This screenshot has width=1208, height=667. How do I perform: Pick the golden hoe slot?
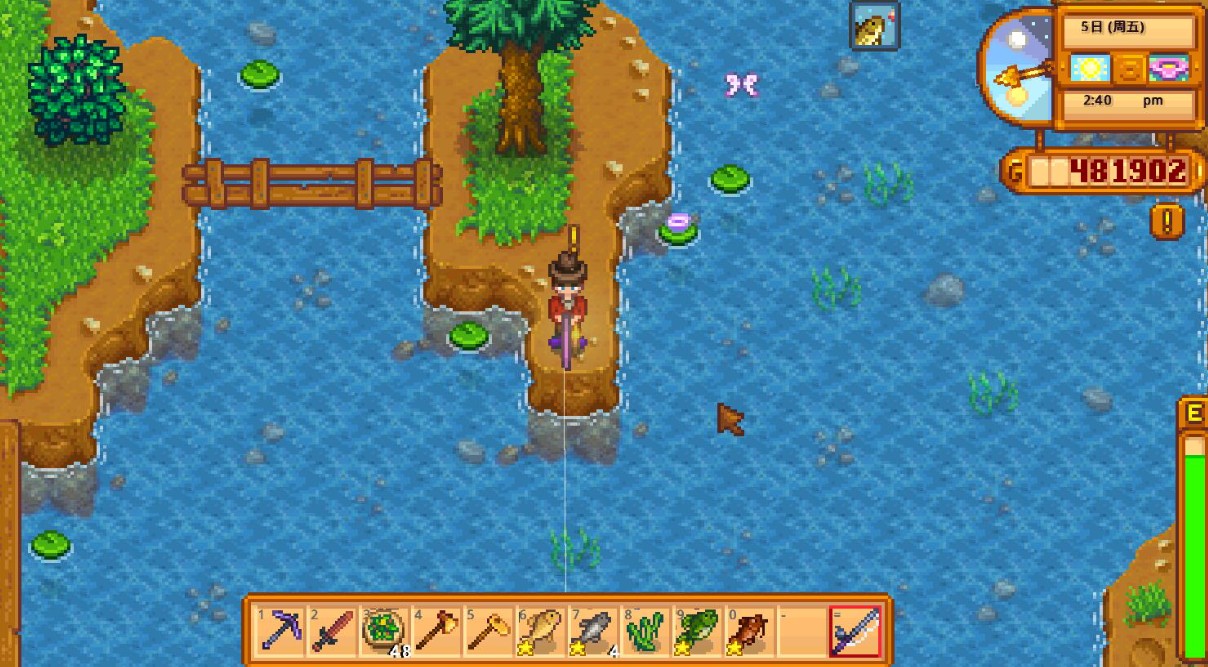487,632
